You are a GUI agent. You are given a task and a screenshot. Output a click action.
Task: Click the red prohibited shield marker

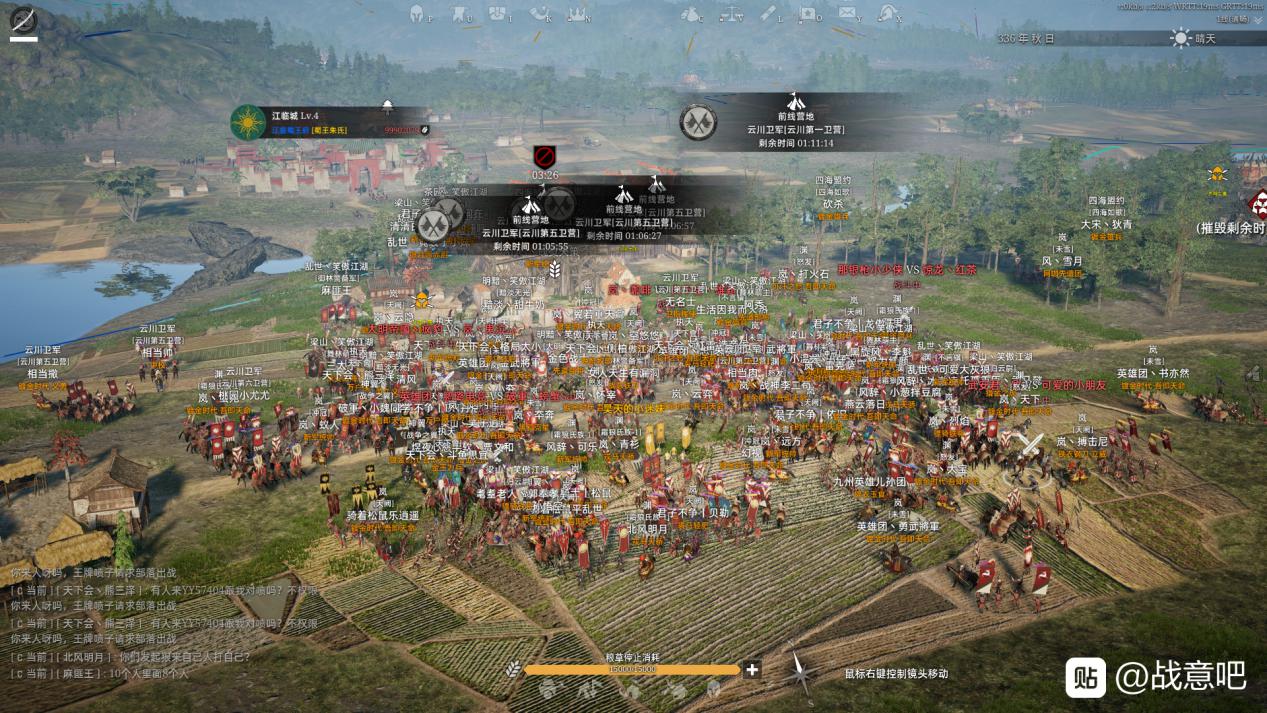544,156
